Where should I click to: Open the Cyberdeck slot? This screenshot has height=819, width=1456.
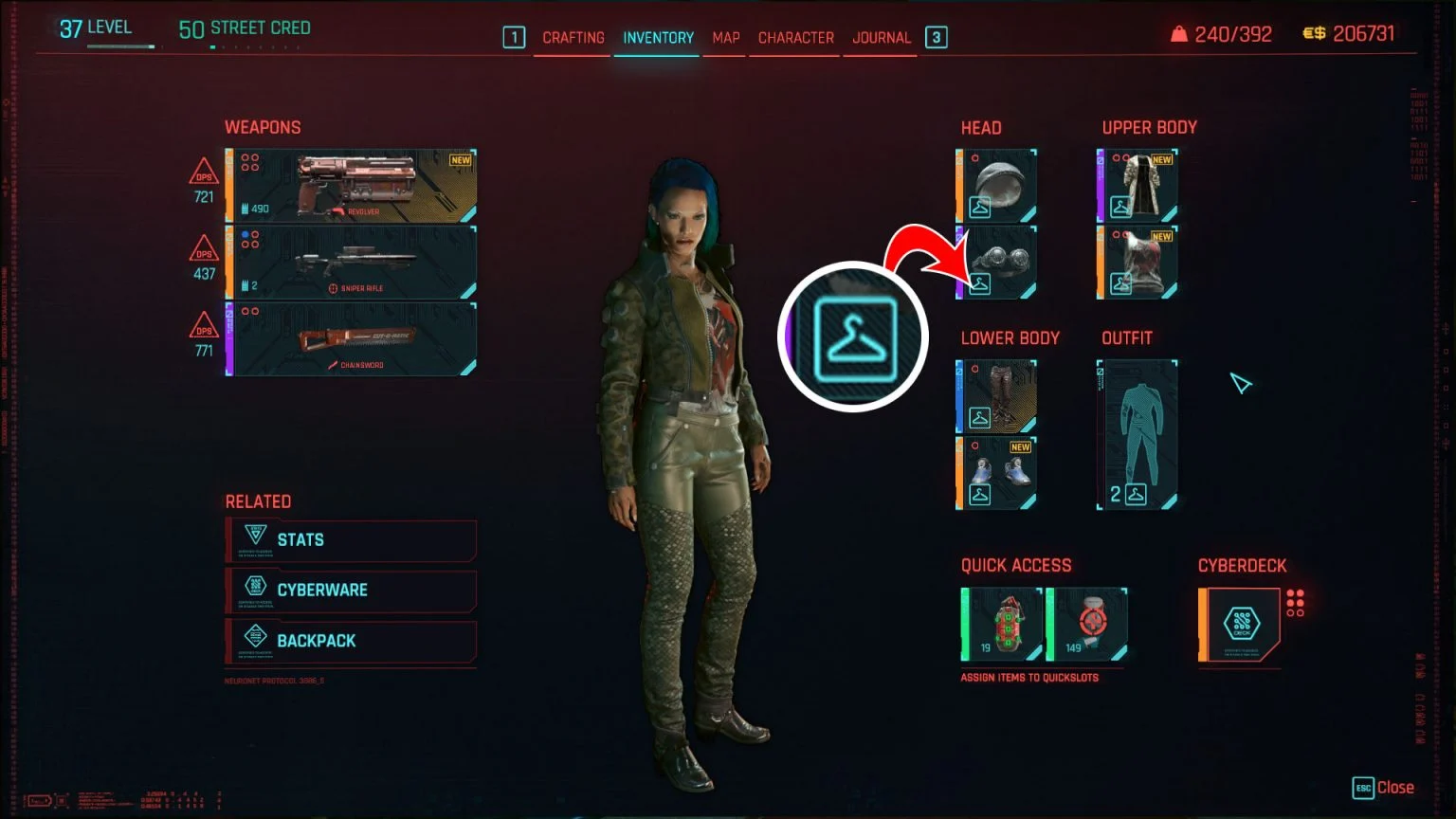tap(1239, 626)
